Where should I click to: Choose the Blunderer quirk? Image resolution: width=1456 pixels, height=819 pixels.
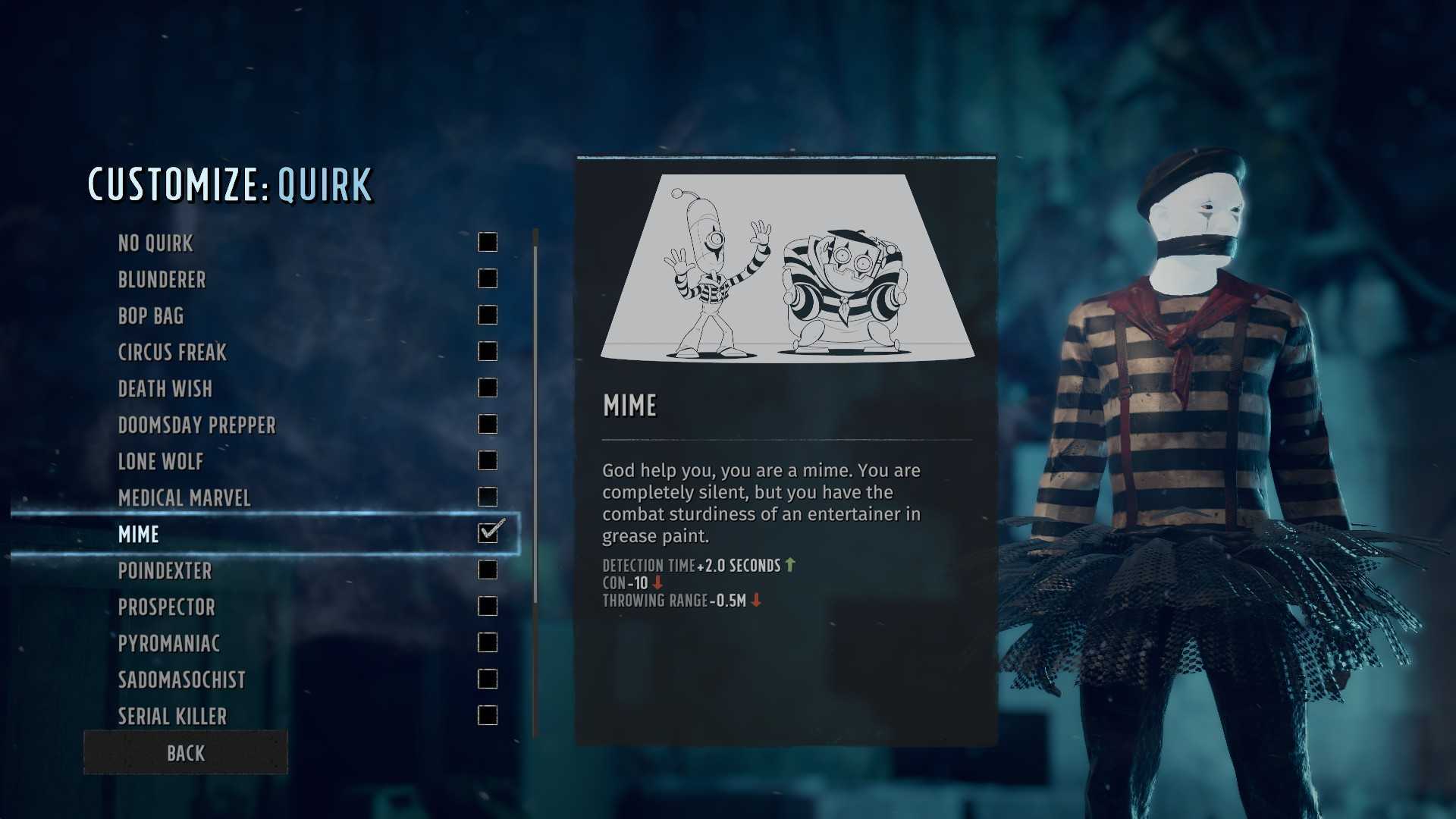[162, 280]
